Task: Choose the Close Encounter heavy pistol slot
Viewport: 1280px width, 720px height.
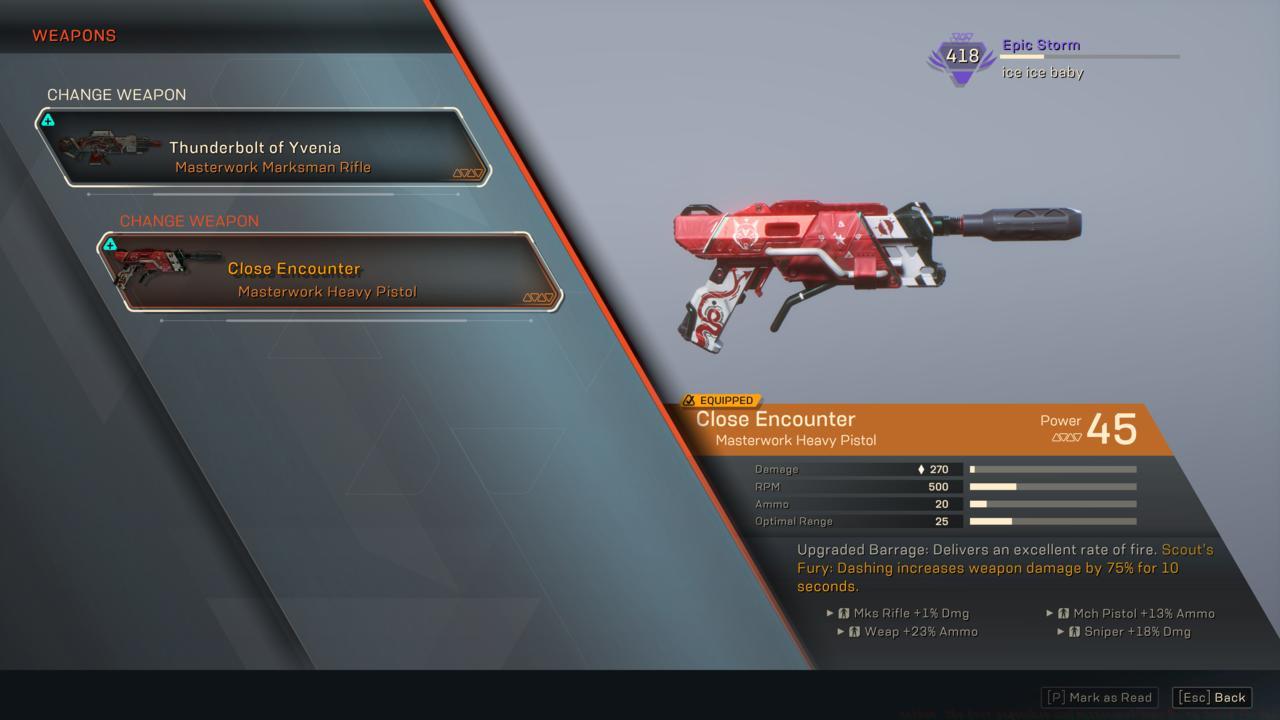Action: (x=328, y=272)
